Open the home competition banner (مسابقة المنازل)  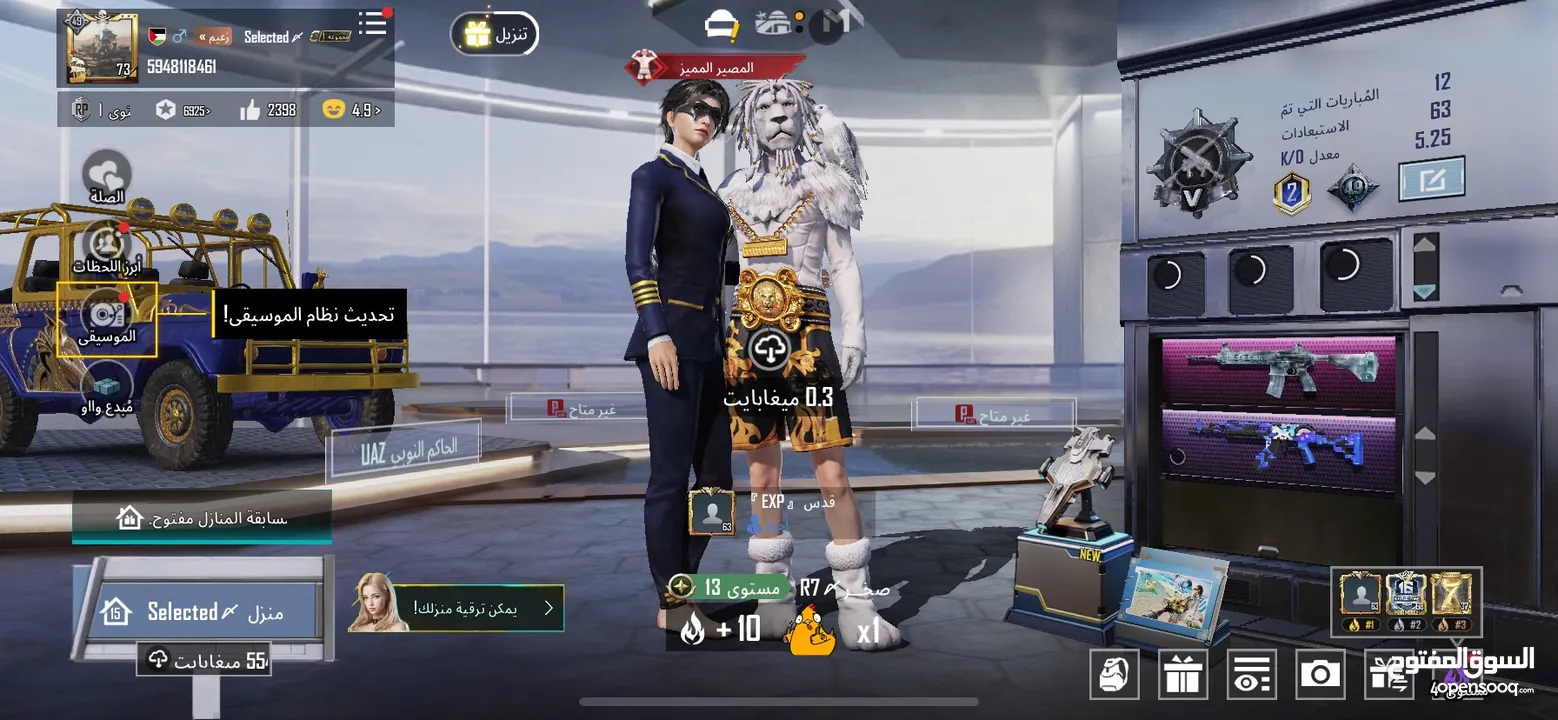click(x=202, y=517)
